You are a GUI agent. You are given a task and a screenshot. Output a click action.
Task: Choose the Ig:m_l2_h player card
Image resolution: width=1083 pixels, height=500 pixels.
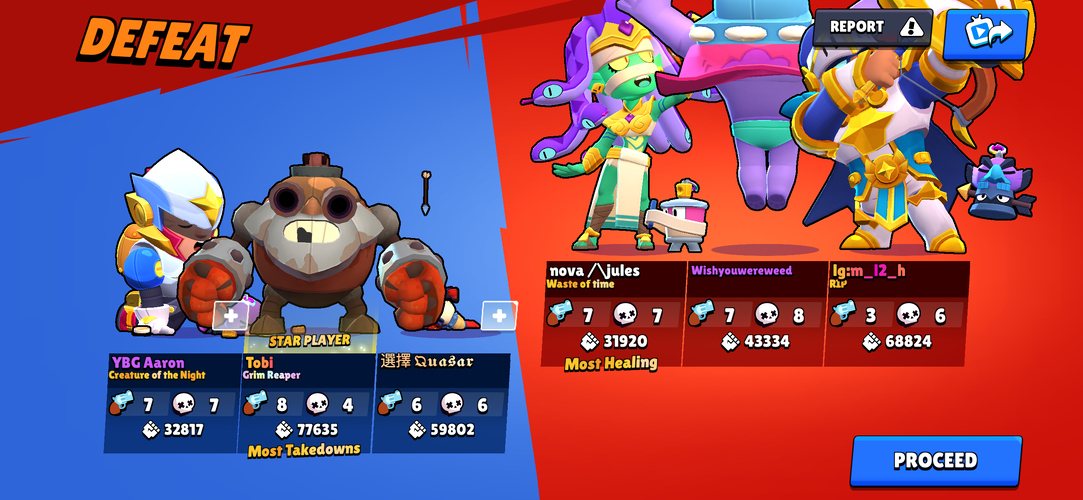pyautogui.click(x=896, y=314)
